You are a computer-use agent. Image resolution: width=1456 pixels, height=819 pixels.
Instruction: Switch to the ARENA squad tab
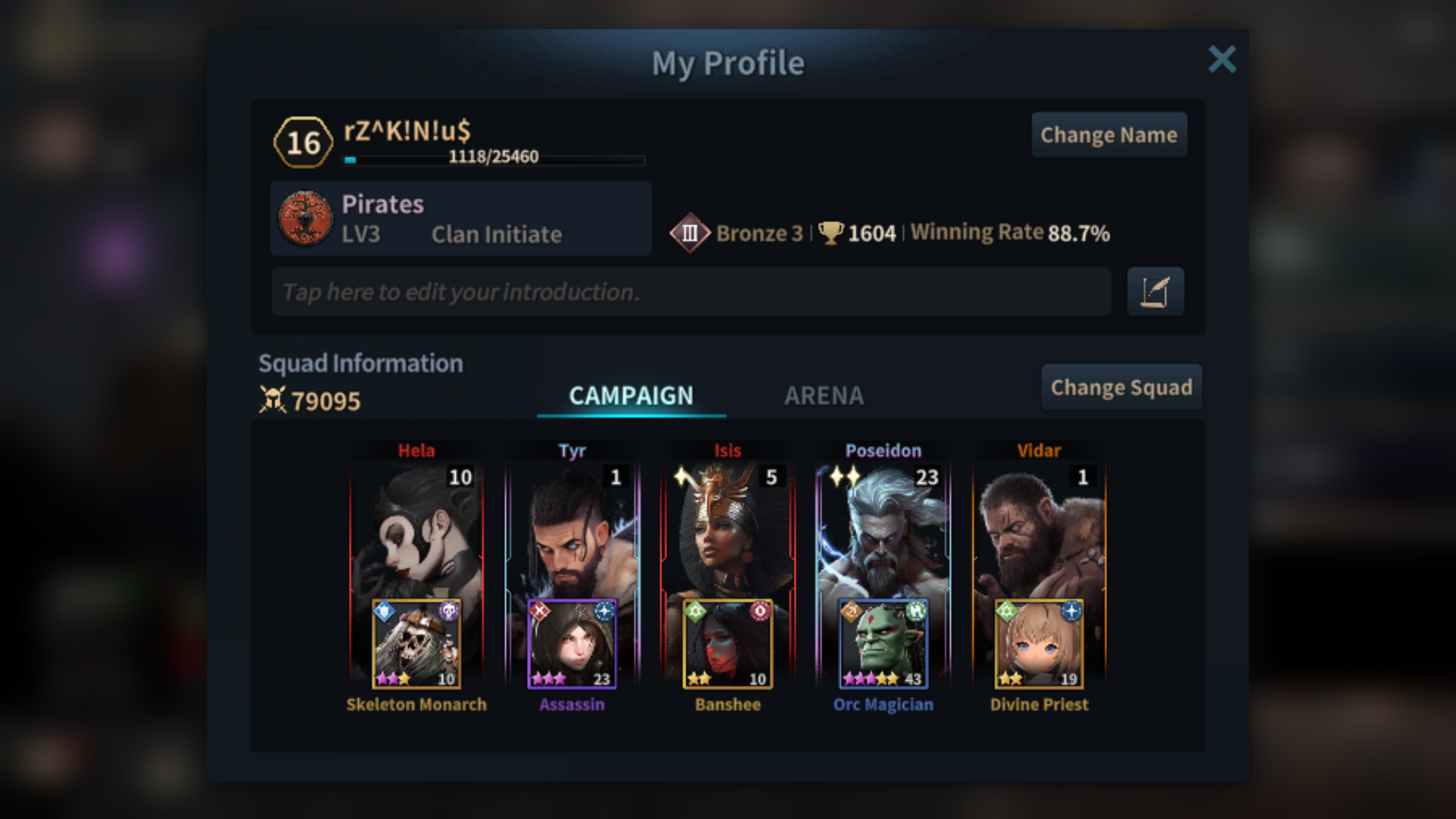tap(824, 395)
